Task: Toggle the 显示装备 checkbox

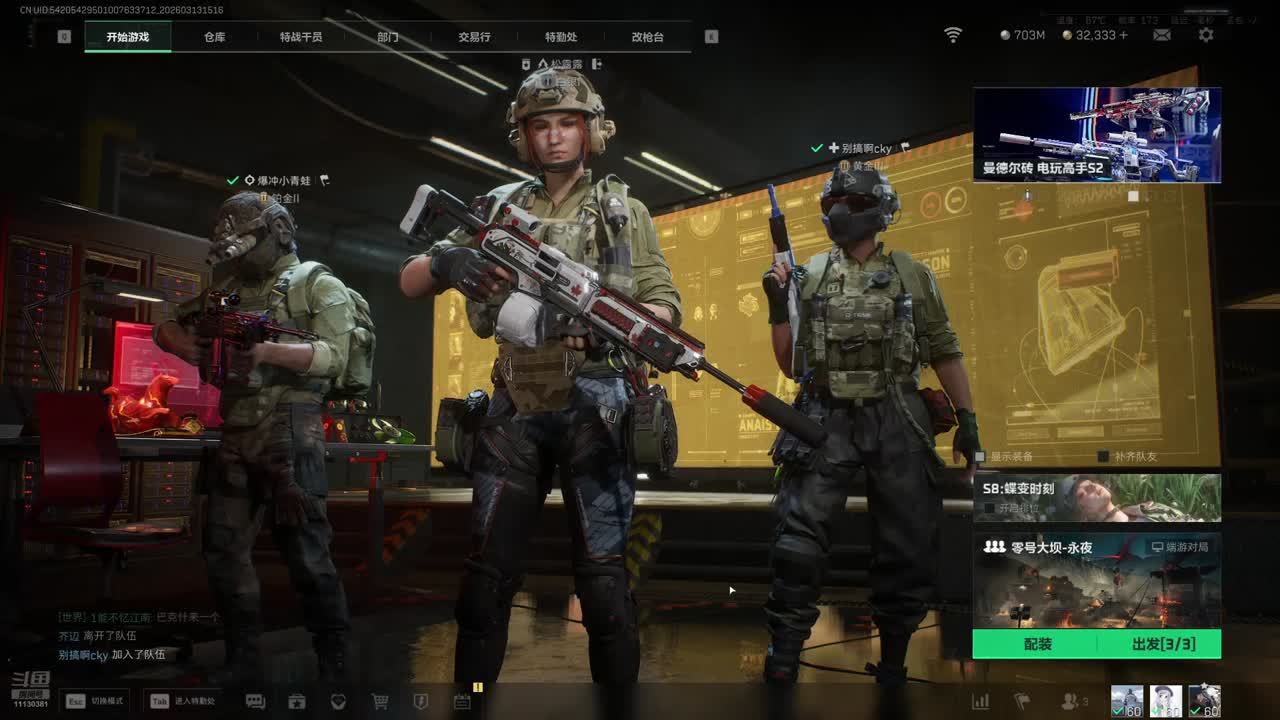Action: tap(981, 457)
